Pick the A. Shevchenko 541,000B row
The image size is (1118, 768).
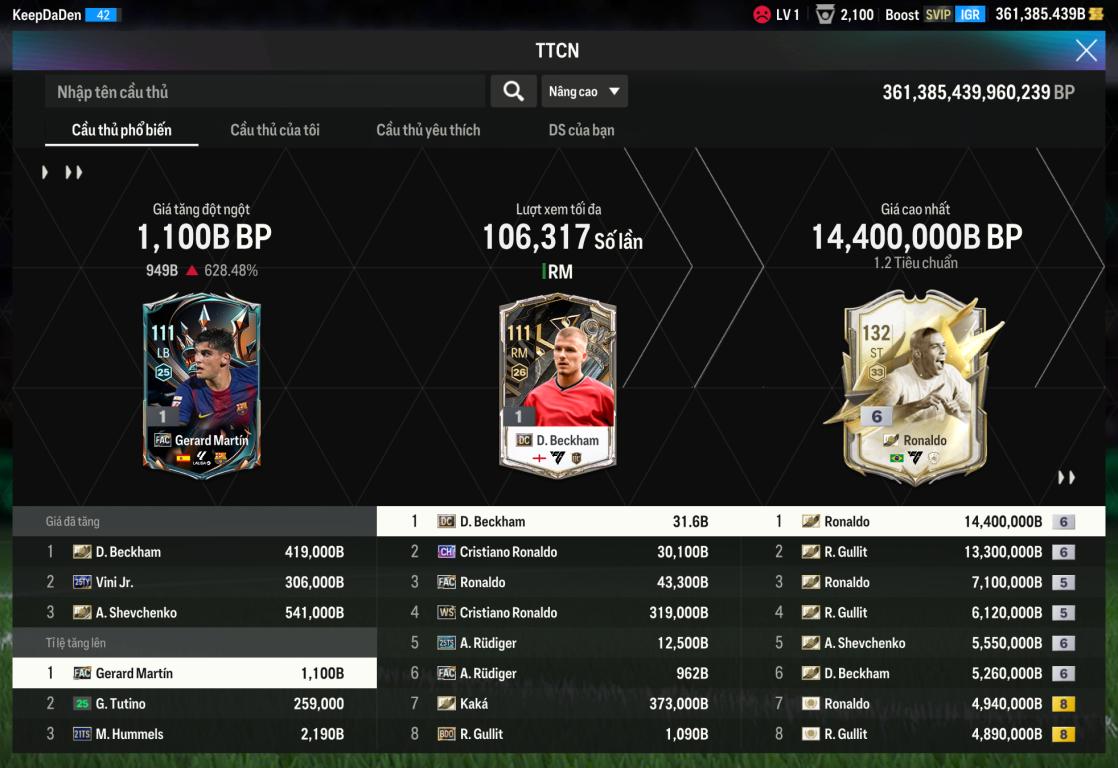[x=194, y=613]
